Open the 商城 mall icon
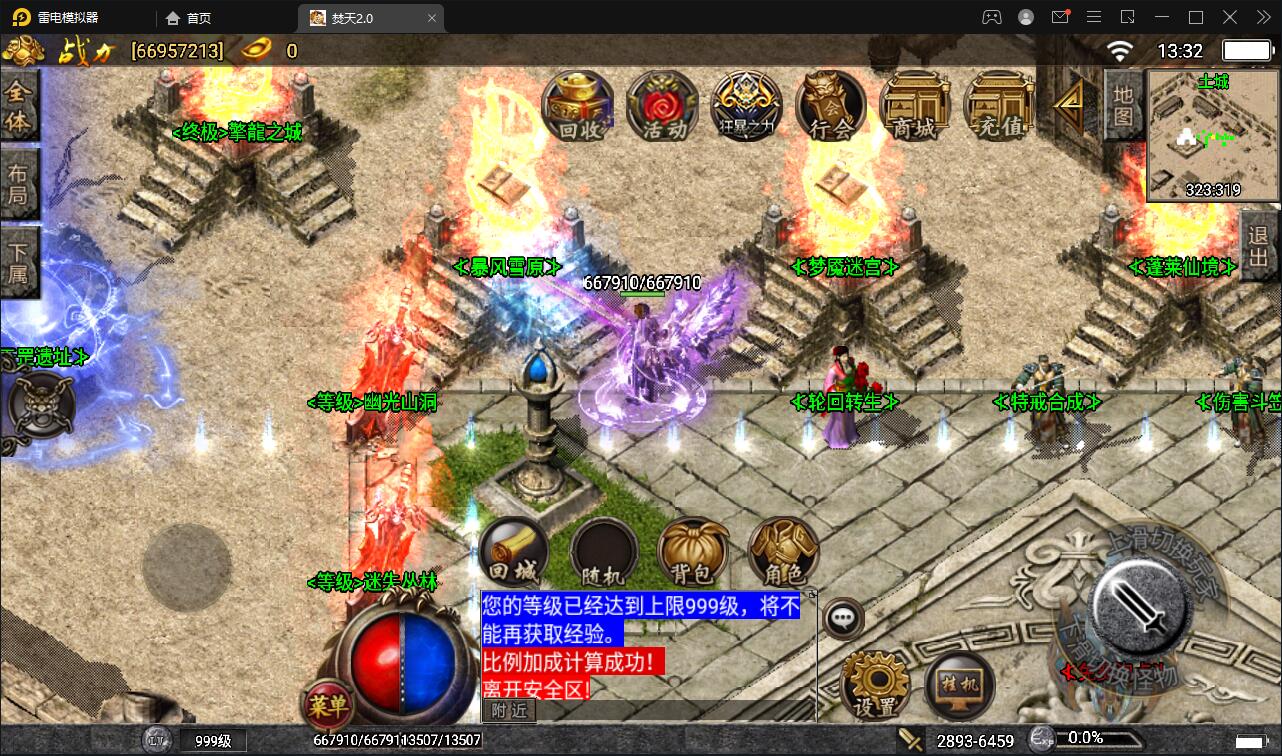1282x756 pixels. point(913,105)
